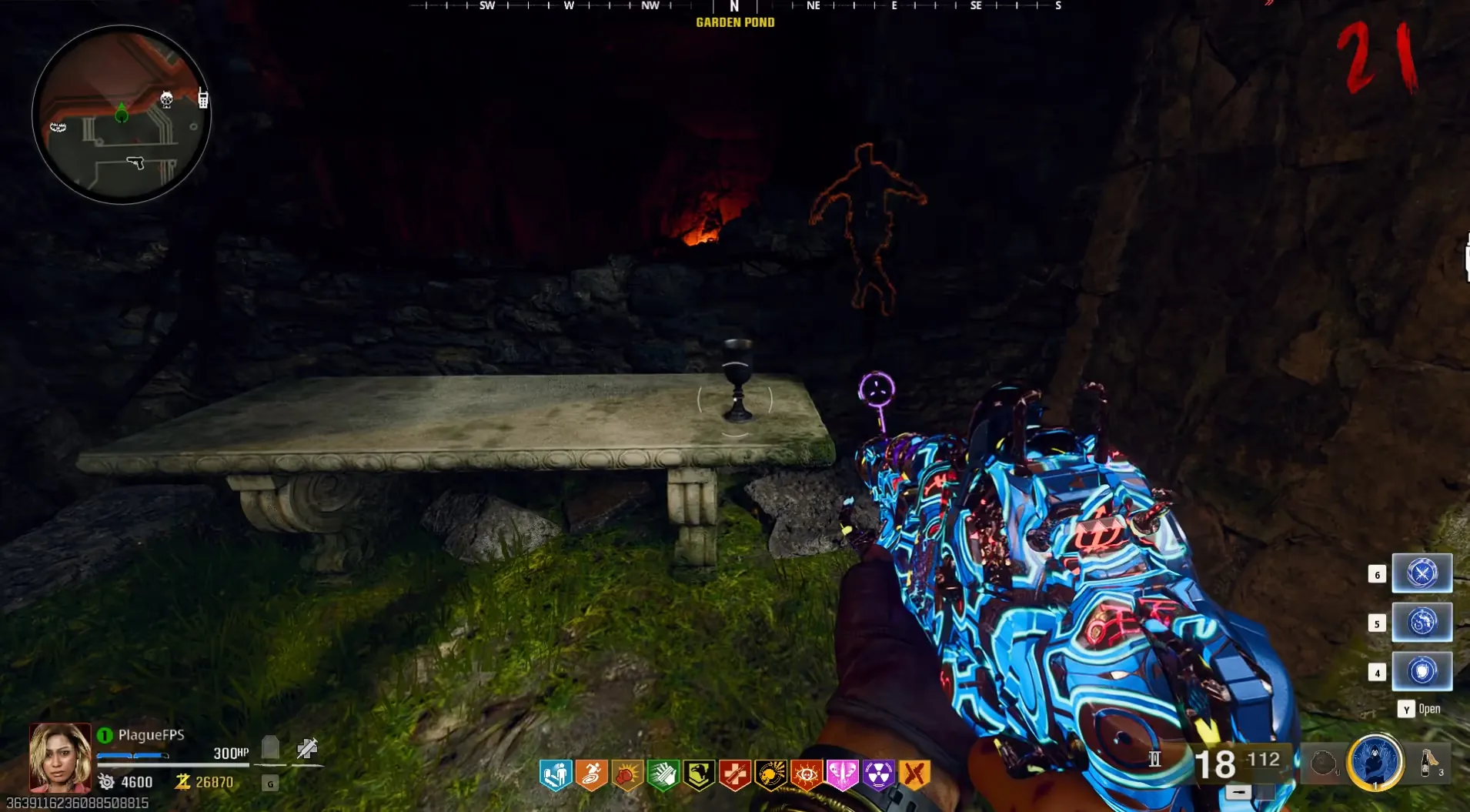
Task: Select the blue Juggernog-style figure perk icon
Action: (x=555, y=775)
